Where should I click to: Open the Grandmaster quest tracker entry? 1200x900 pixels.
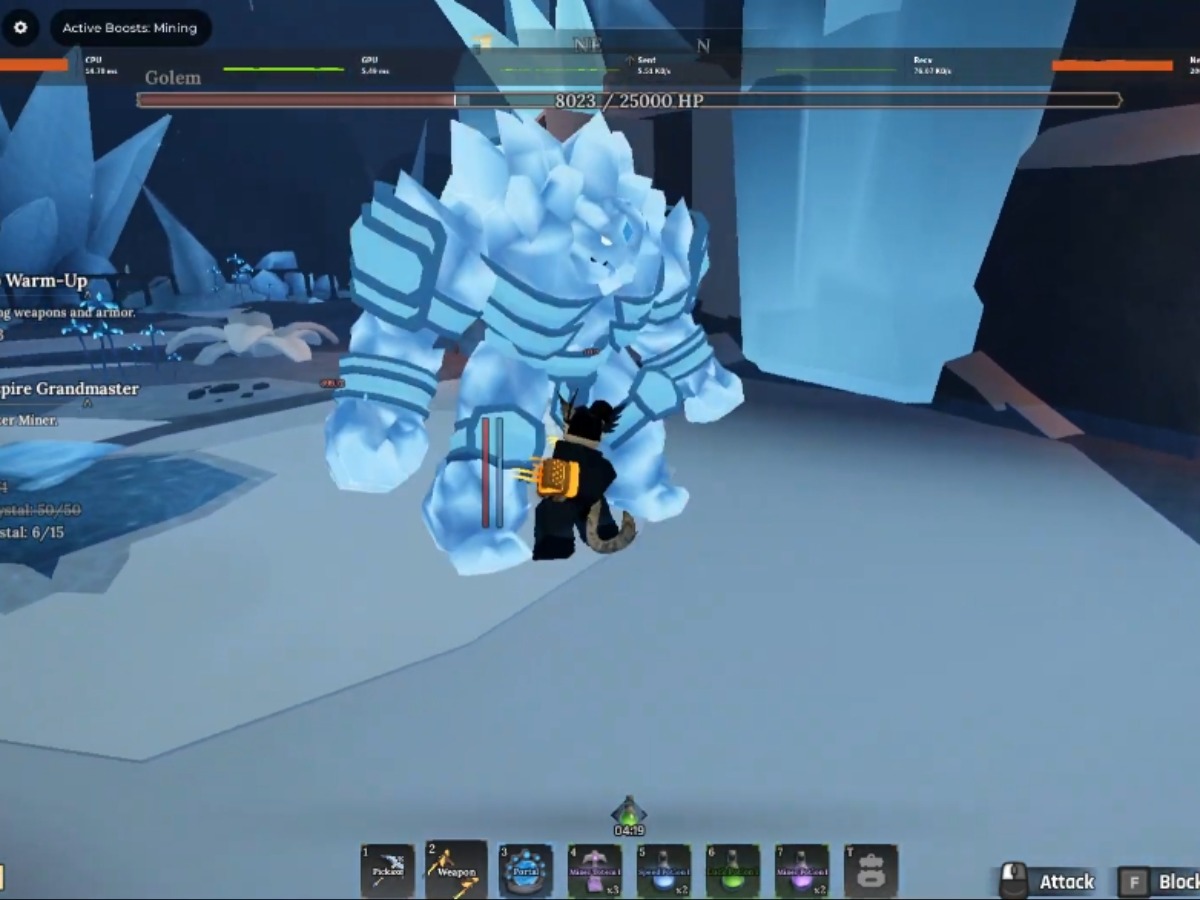70,389
